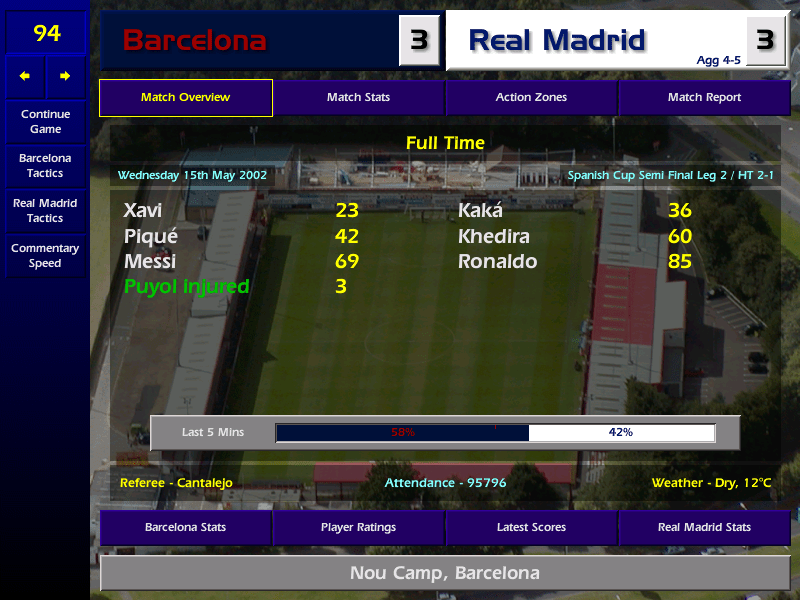Image resolution: width=800 pixels, height=600 pixels.
Task: Go back with the left arrow
Action: [25, 76]
